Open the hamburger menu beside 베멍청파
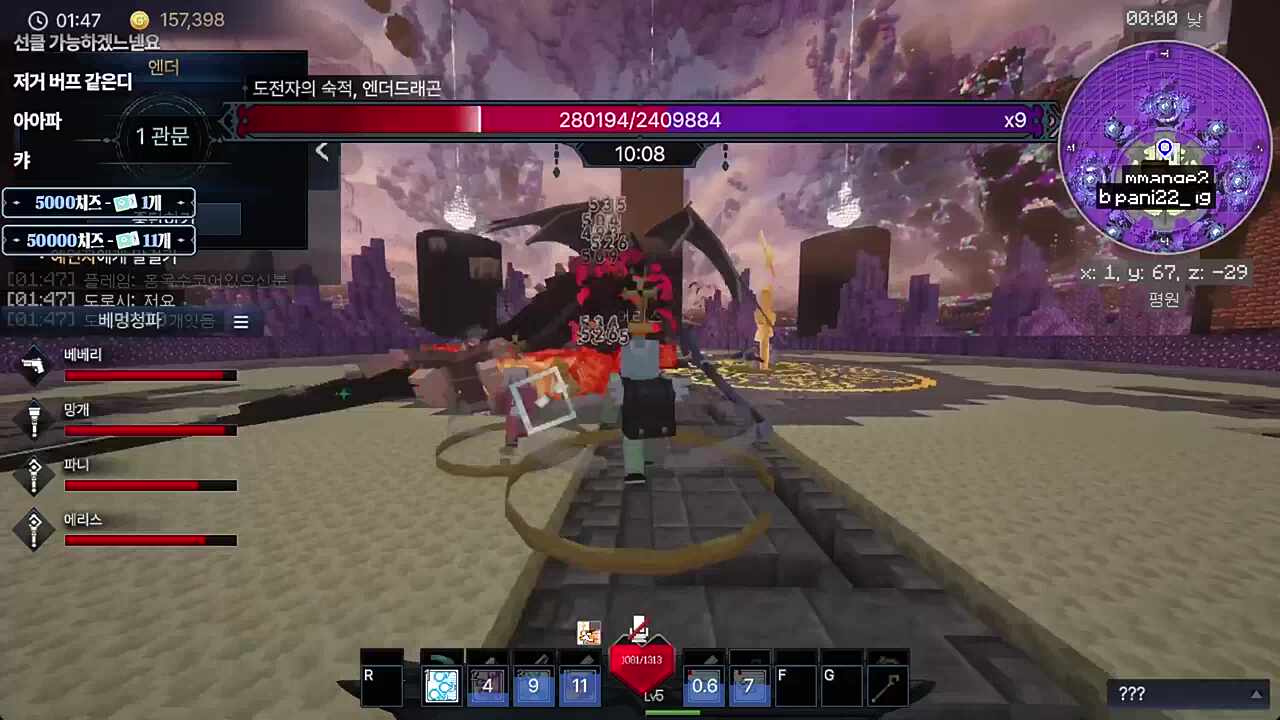 [x=241, y=321]
